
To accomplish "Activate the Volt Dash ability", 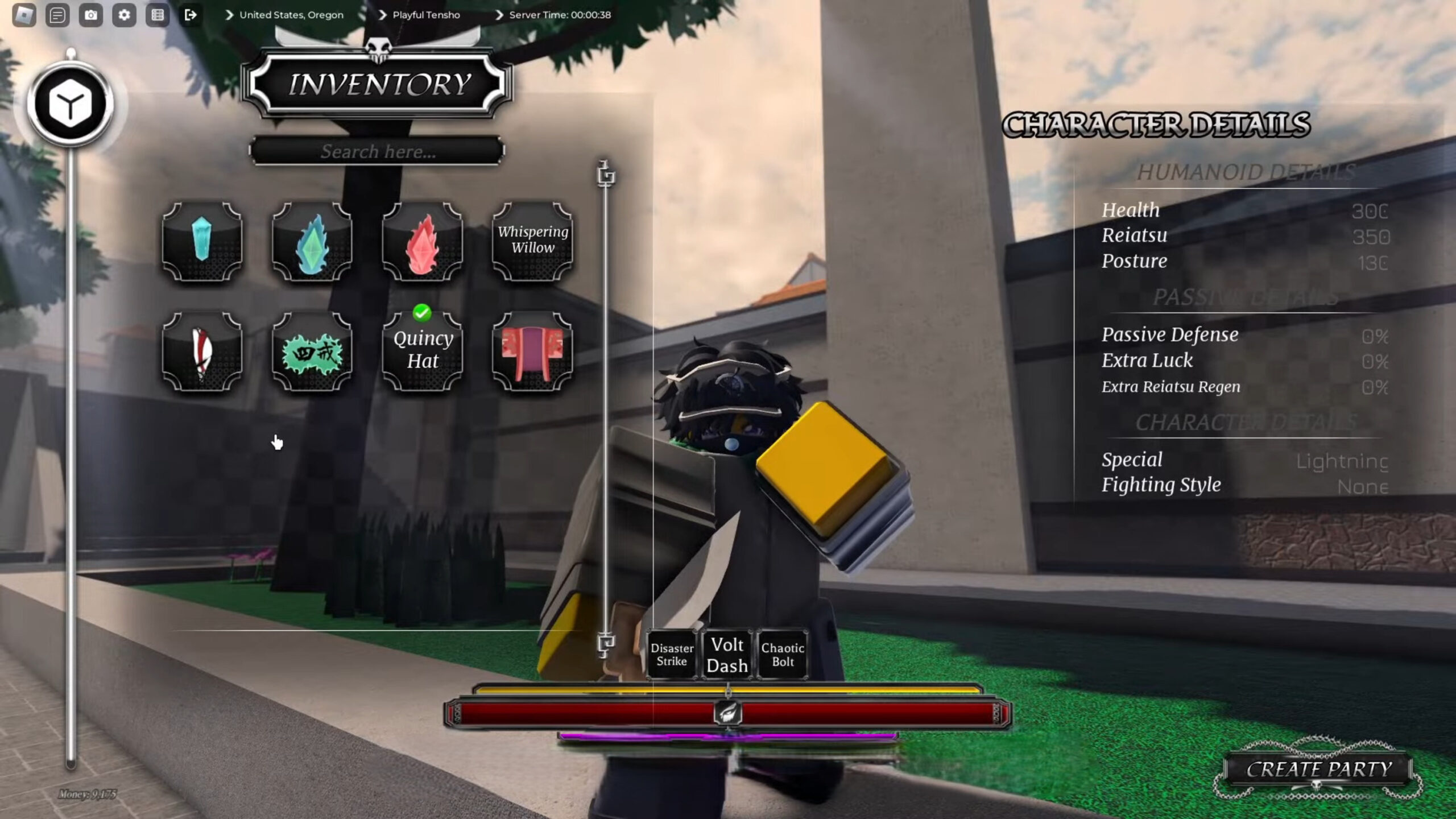I will click(x=727, y=655).
